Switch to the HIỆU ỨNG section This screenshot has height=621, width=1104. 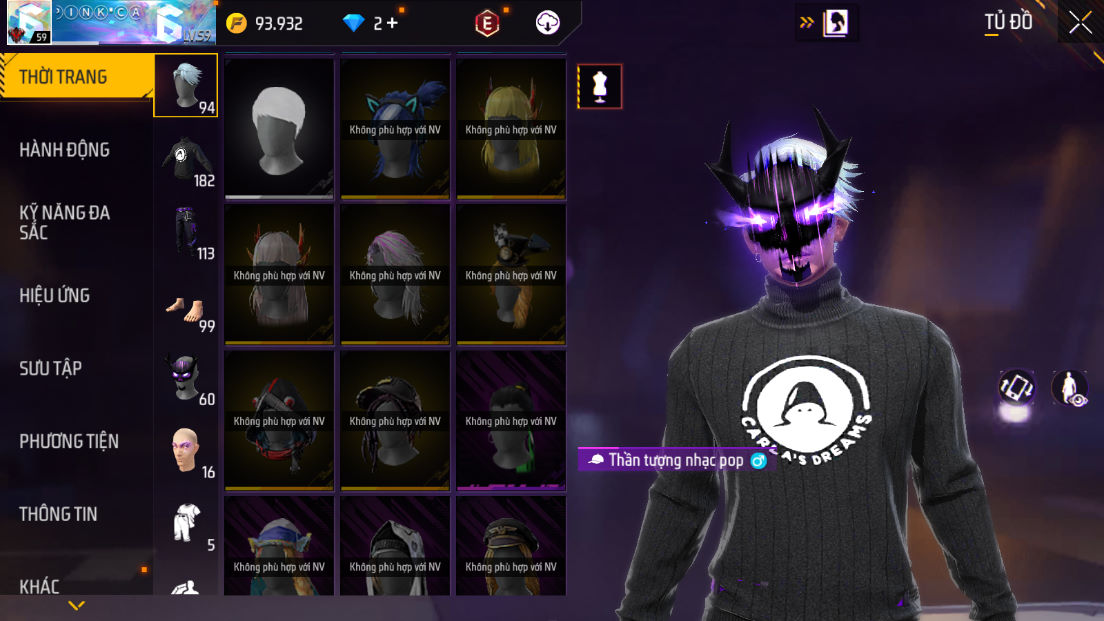pyautogui.click(x=55, y=295)
